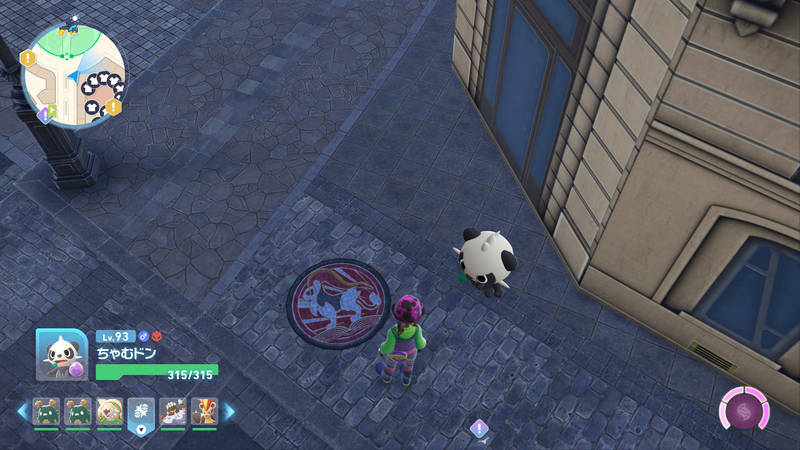
Task: Switch to the fire-maned Pokémon party slot
Action: pyautogui.click(x=204, y=411)
